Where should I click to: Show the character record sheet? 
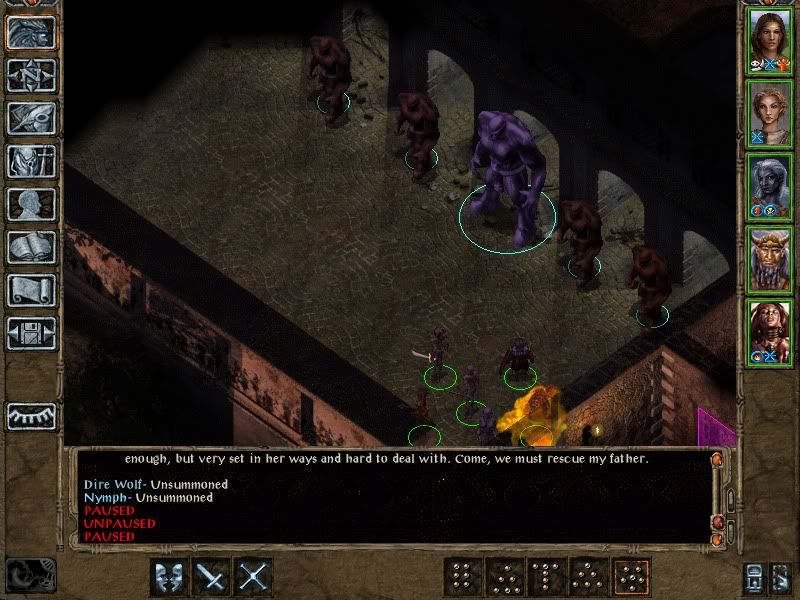pos(31,204)
